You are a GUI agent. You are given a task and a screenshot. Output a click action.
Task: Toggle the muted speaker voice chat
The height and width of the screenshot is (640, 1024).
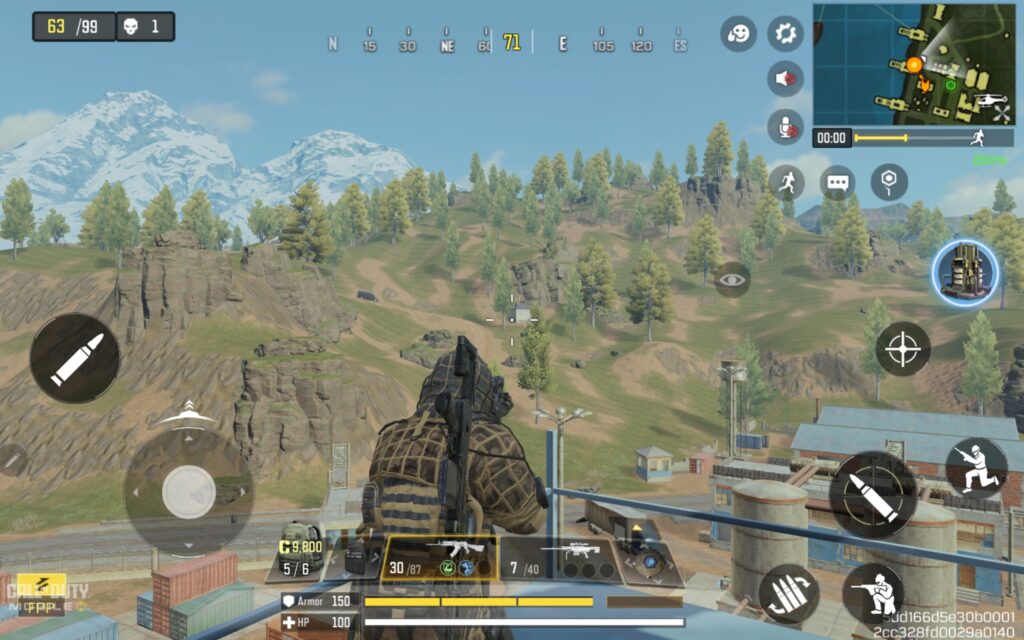tap(785, 78)
